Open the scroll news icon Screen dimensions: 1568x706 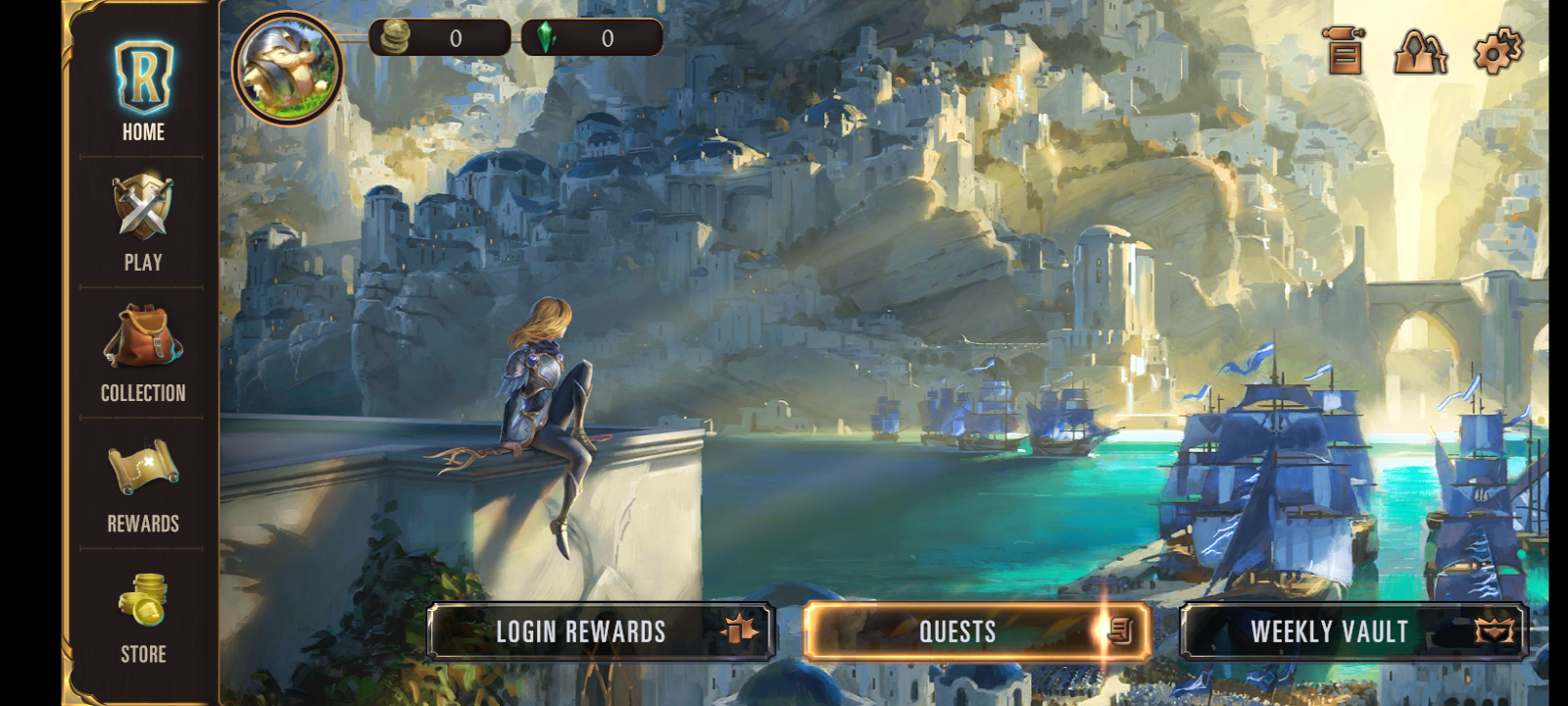point(1345,50)
